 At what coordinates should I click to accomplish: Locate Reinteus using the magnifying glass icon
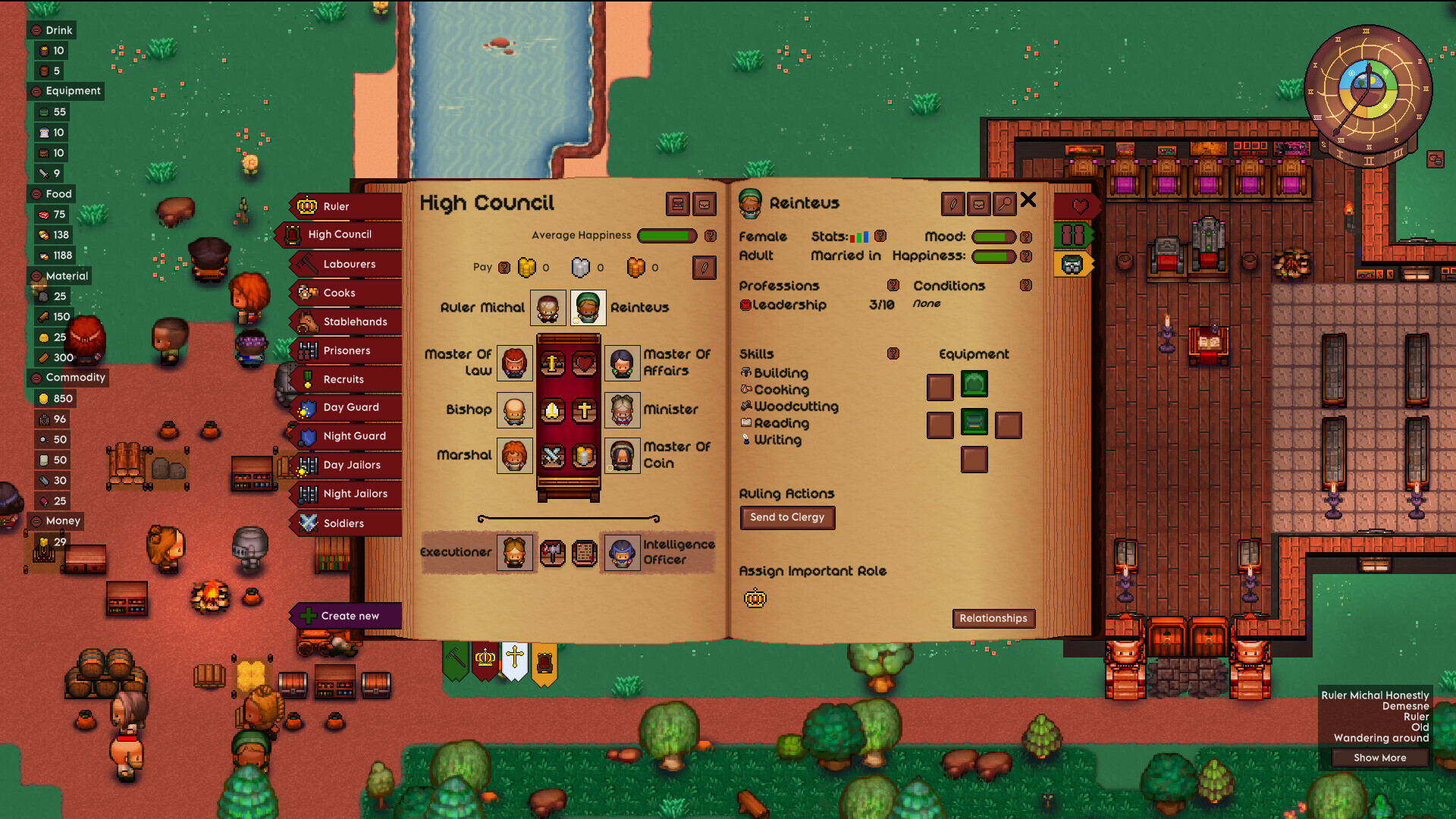(1005, 204)
